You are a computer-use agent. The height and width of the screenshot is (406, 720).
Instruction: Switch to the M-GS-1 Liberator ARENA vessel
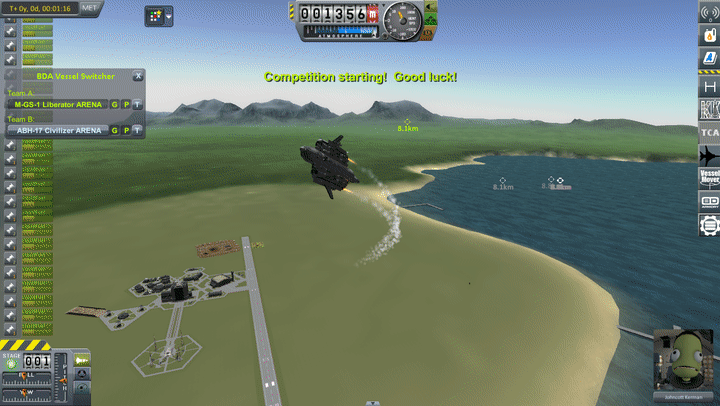point(56,104)
